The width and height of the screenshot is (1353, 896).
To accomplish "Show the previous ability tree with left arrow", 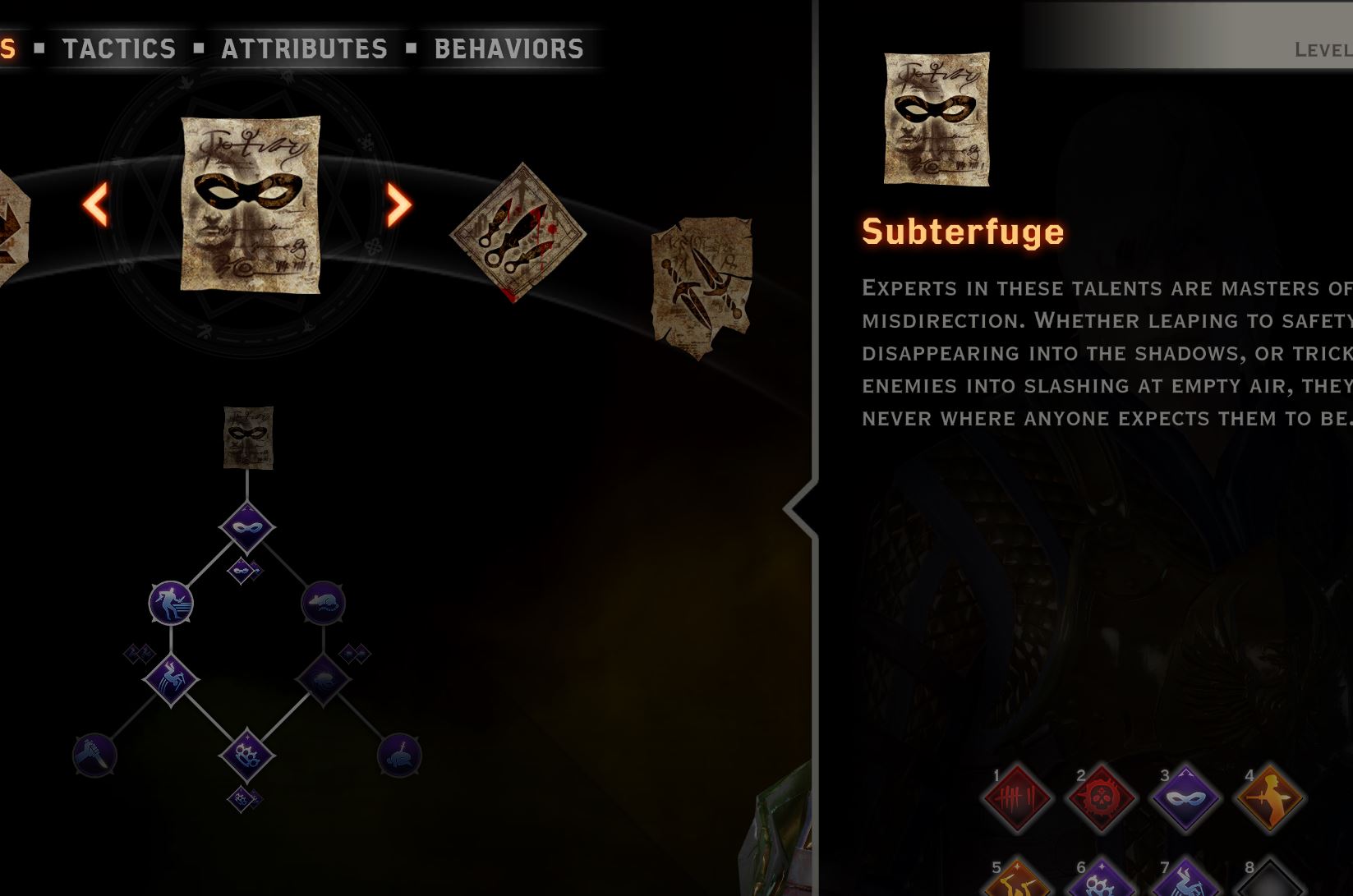I will point(96,204).
